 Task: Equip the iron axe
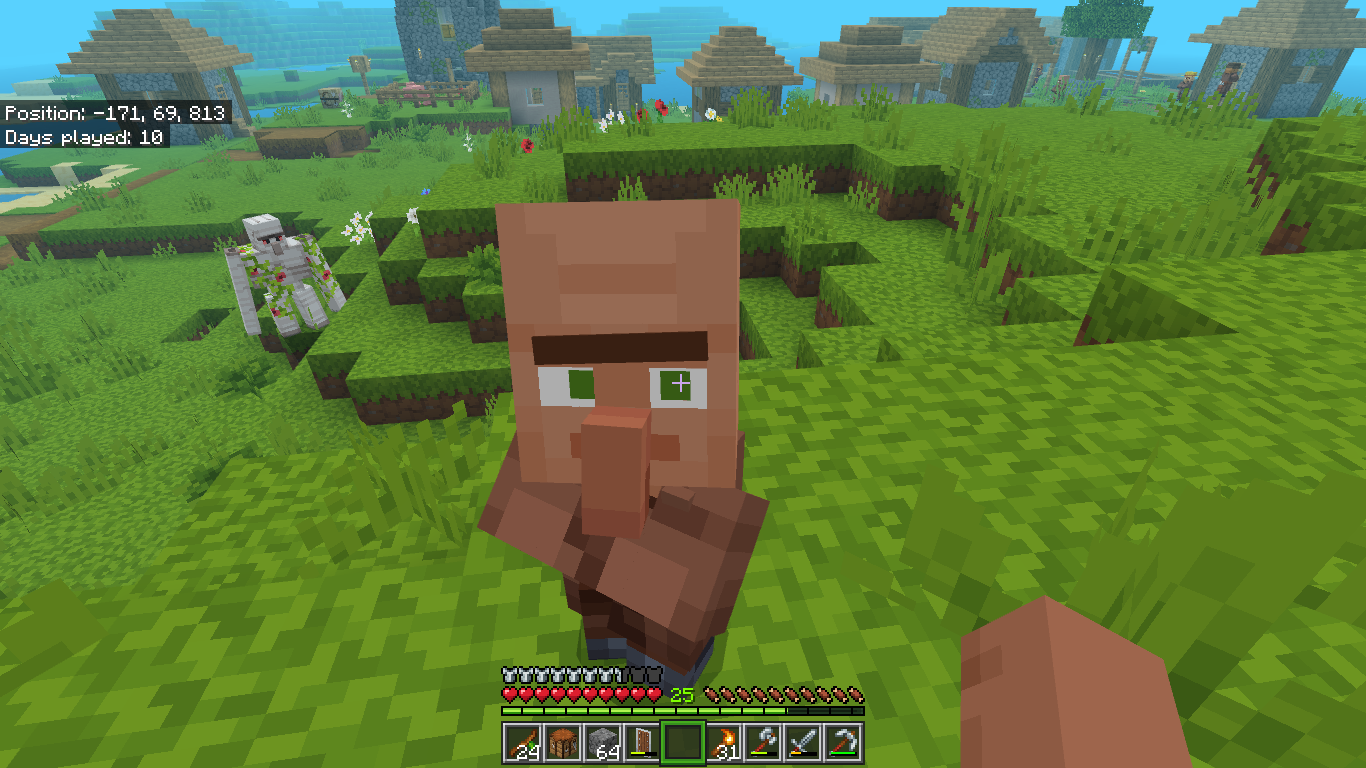pos(765,743)
